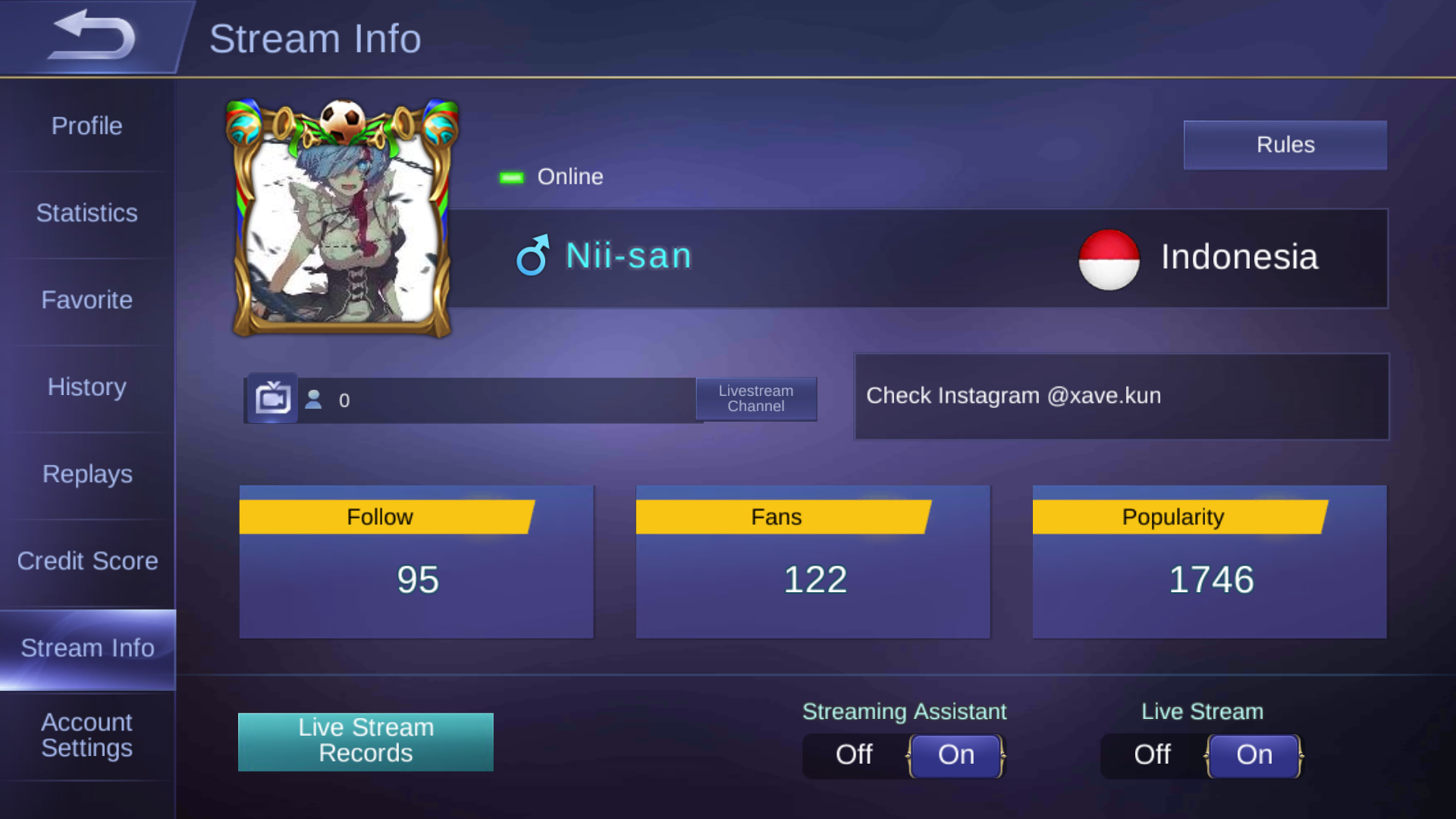Select the Stream Info tab

(87, 648)
